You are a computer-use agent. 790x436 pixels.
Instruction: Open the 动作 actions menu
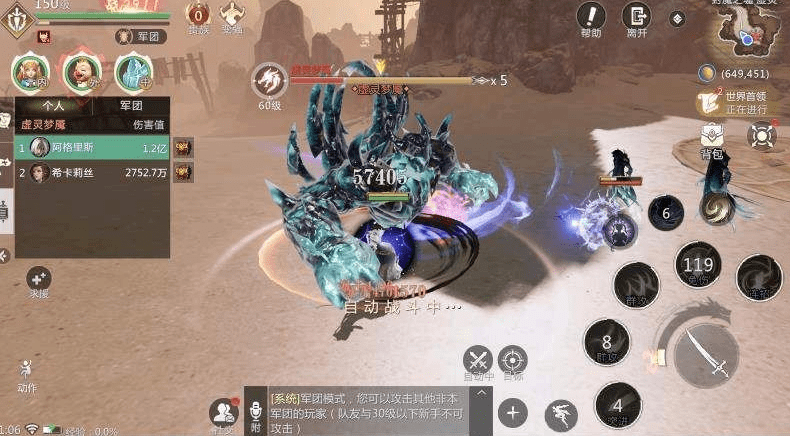[26, 372]
